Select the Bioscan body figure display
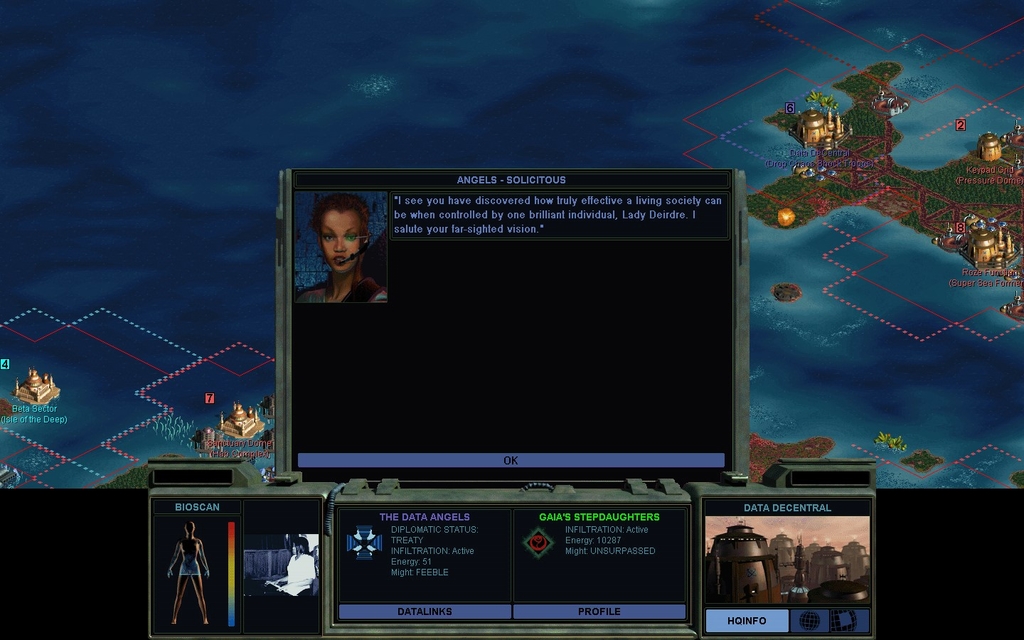This screenshot has width=1024, height=640. pyautogui.click(x=187, y=571)
